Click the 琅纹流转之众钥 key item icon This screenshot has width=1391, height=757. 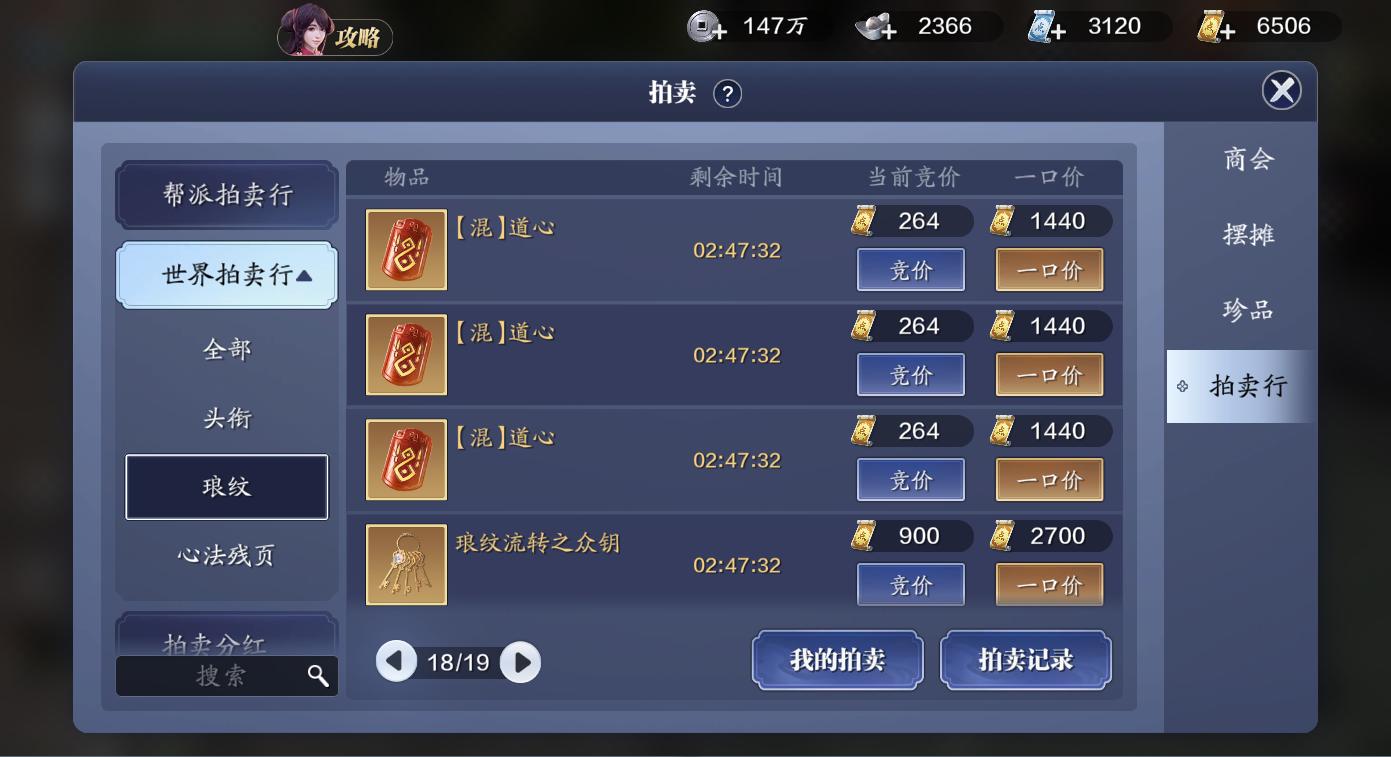coord(405,565)
